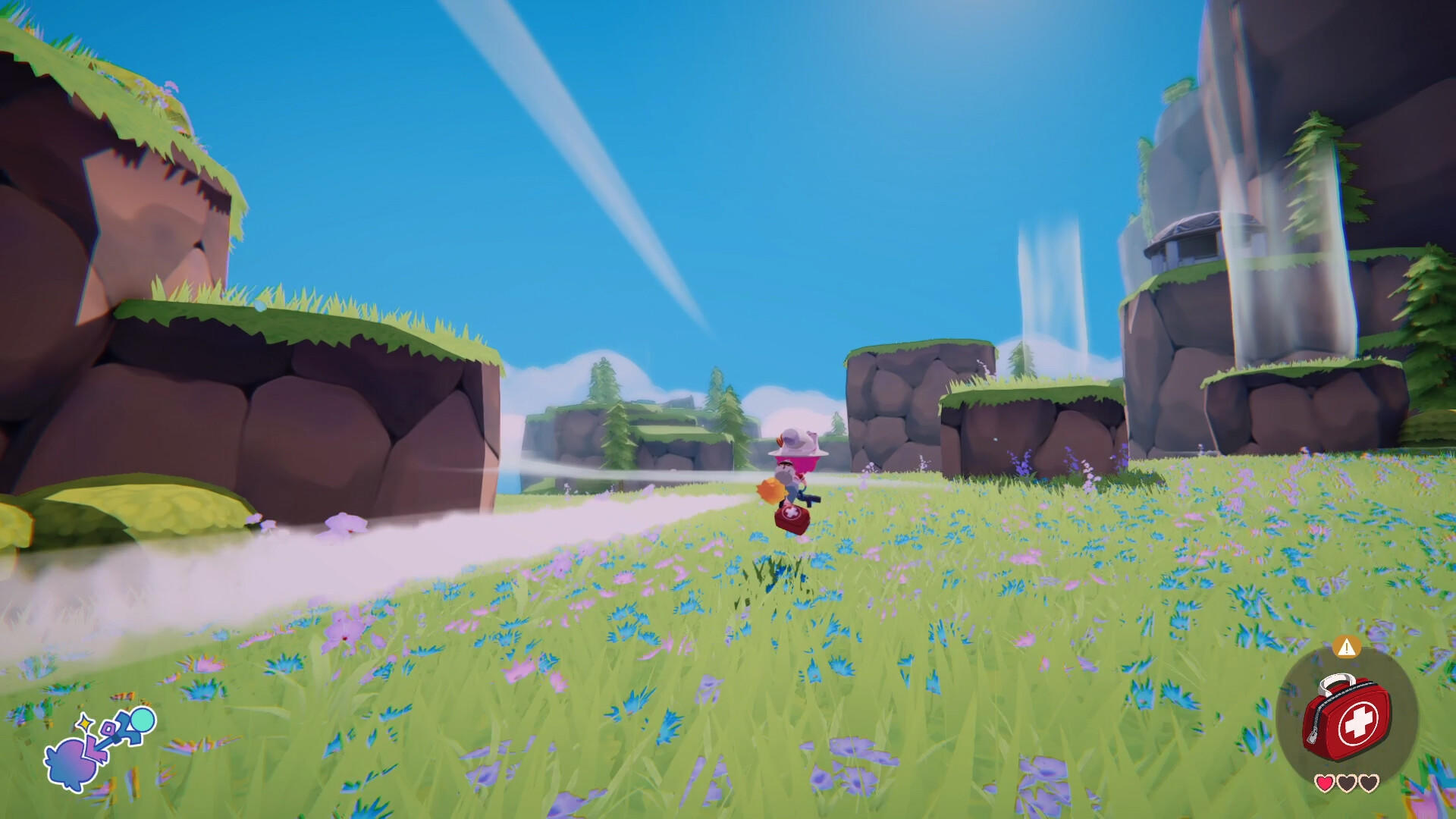Image resolution: width=1456 pixels, height=819 pixels.
Task: Click the teal orb of the wand in the ability icon
Action: pos(143,720)
